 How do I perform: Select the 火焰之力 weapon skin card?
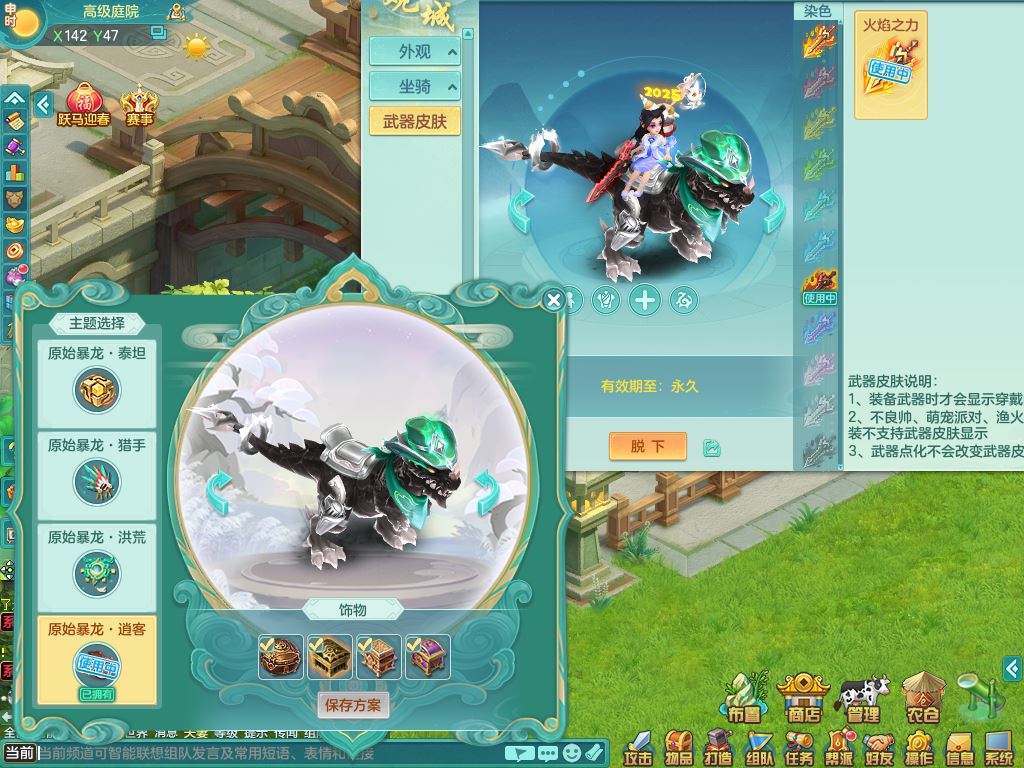point(890,66)
